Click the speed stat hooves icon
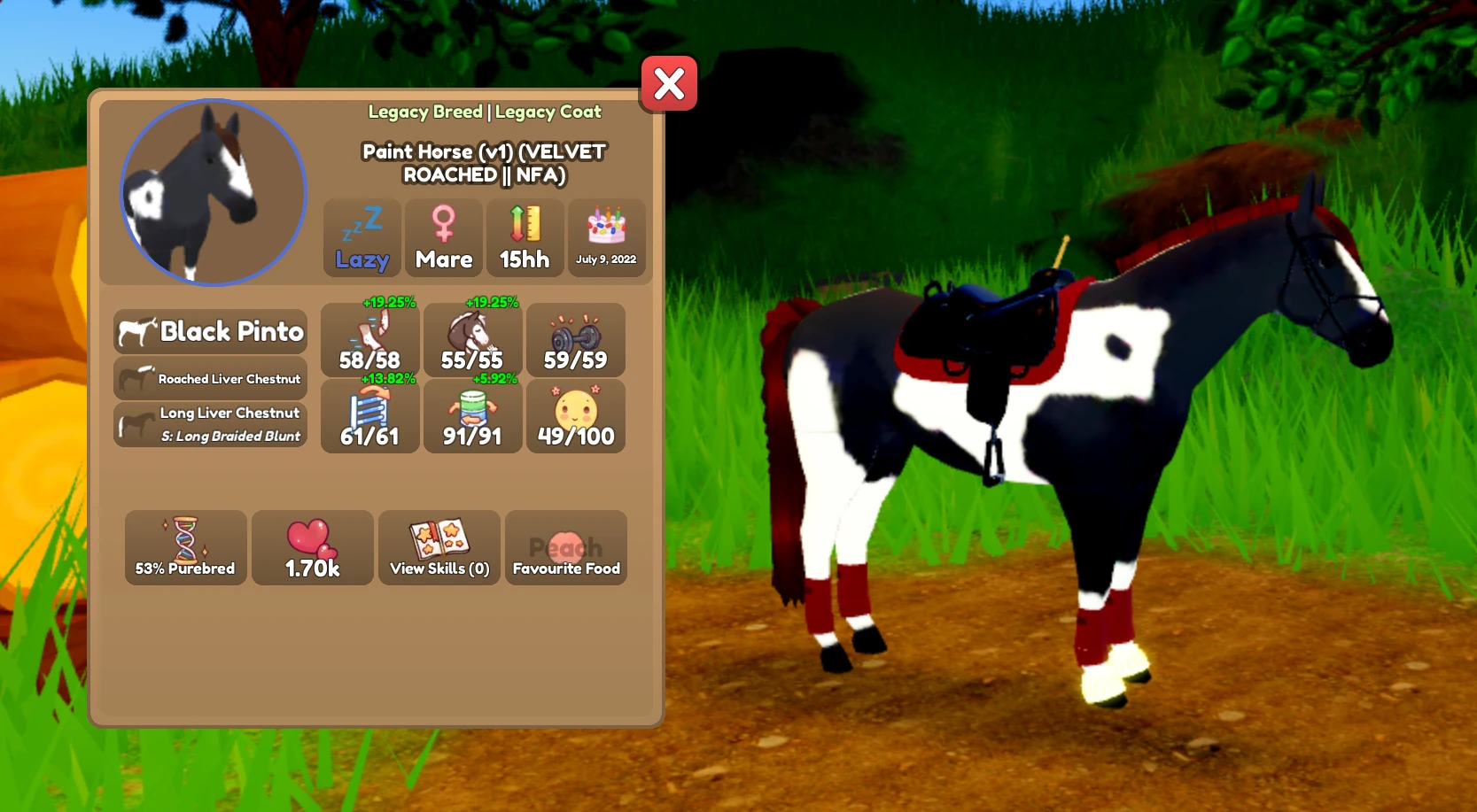This screenshot has height=812, width=1477. [x=369, y=339]
